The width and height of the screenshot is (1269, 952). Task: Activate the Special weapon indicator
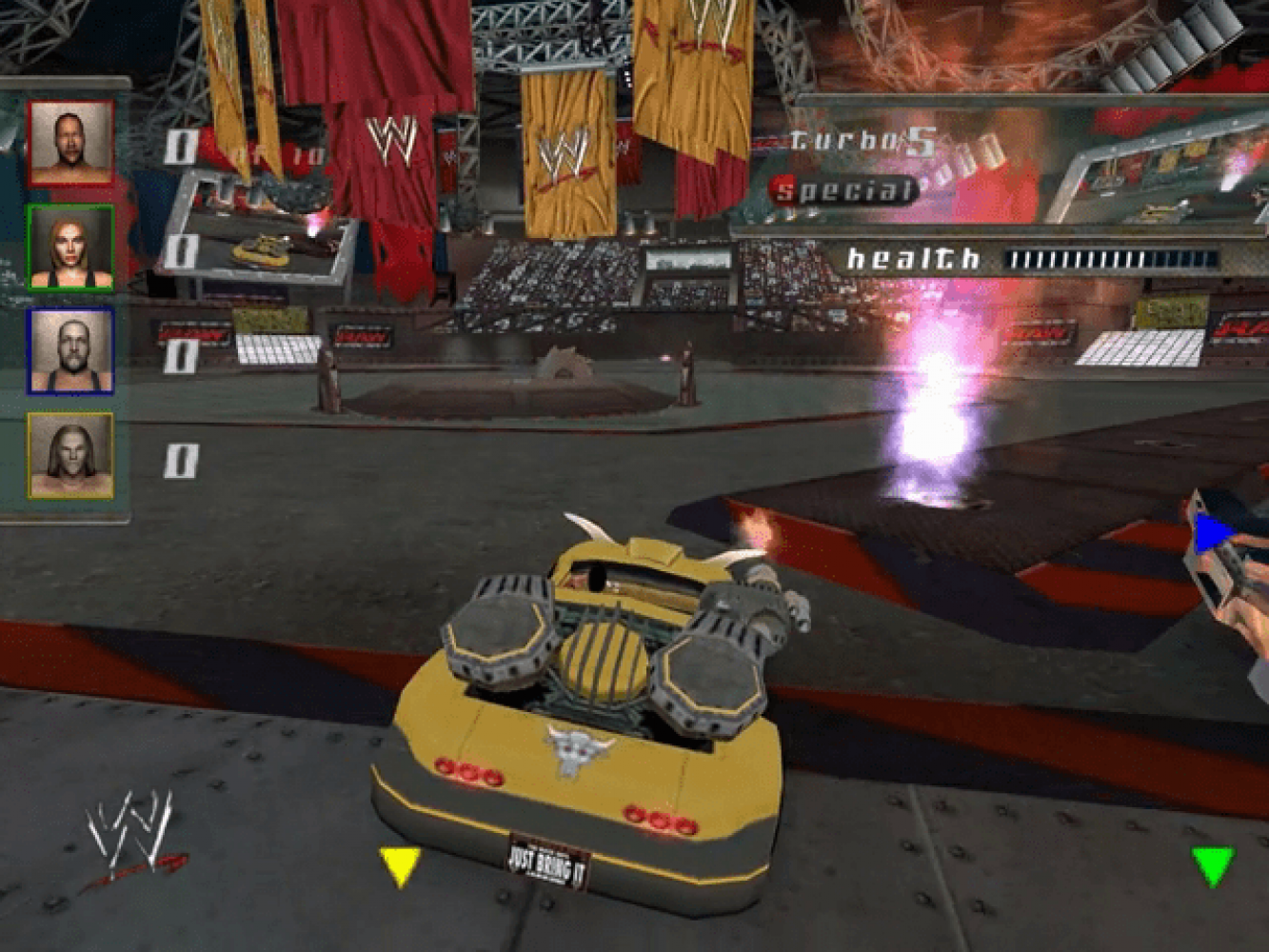[843, 190]
